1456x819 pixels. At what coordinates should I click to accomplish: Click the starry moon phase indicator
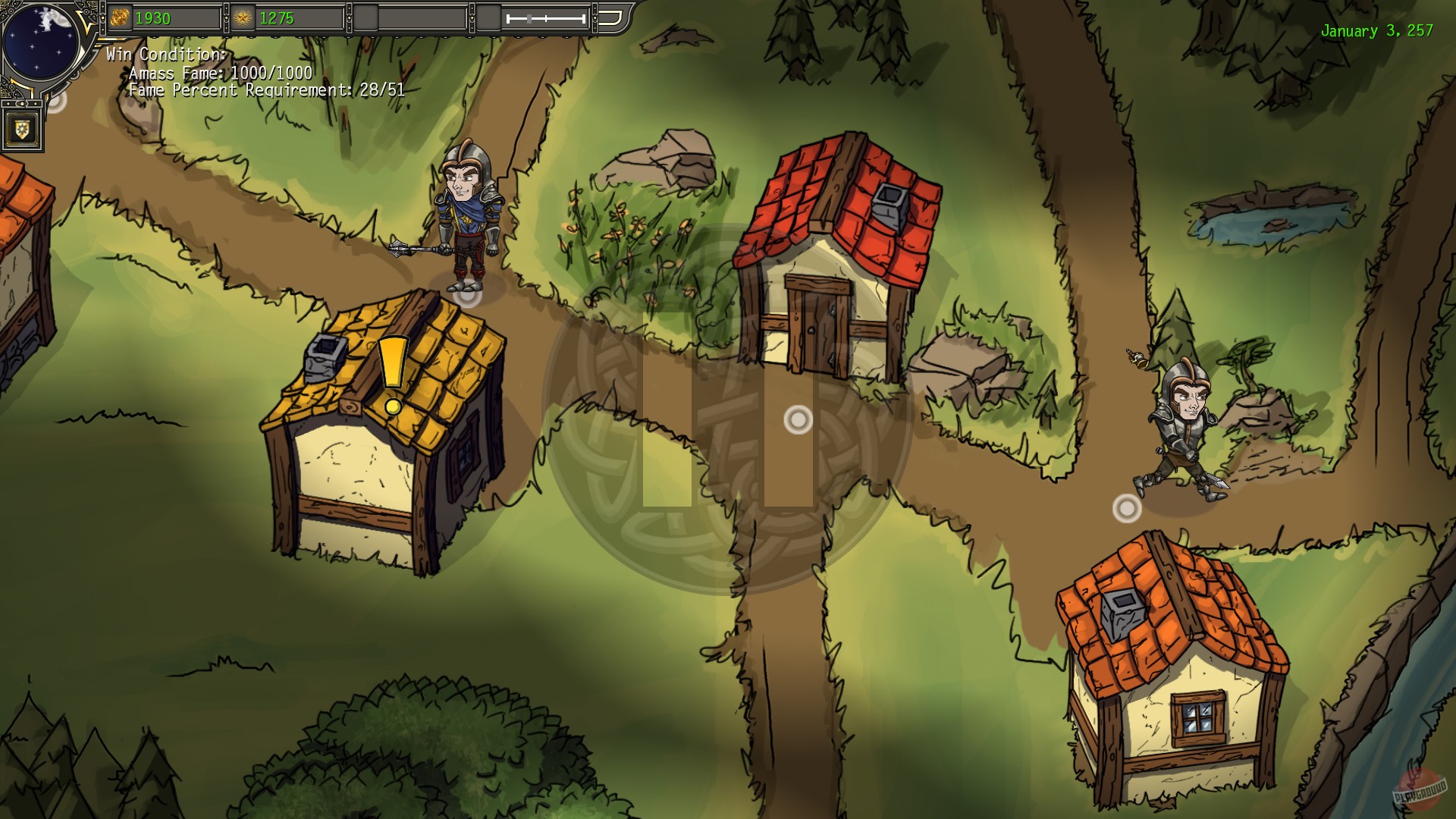42,42
